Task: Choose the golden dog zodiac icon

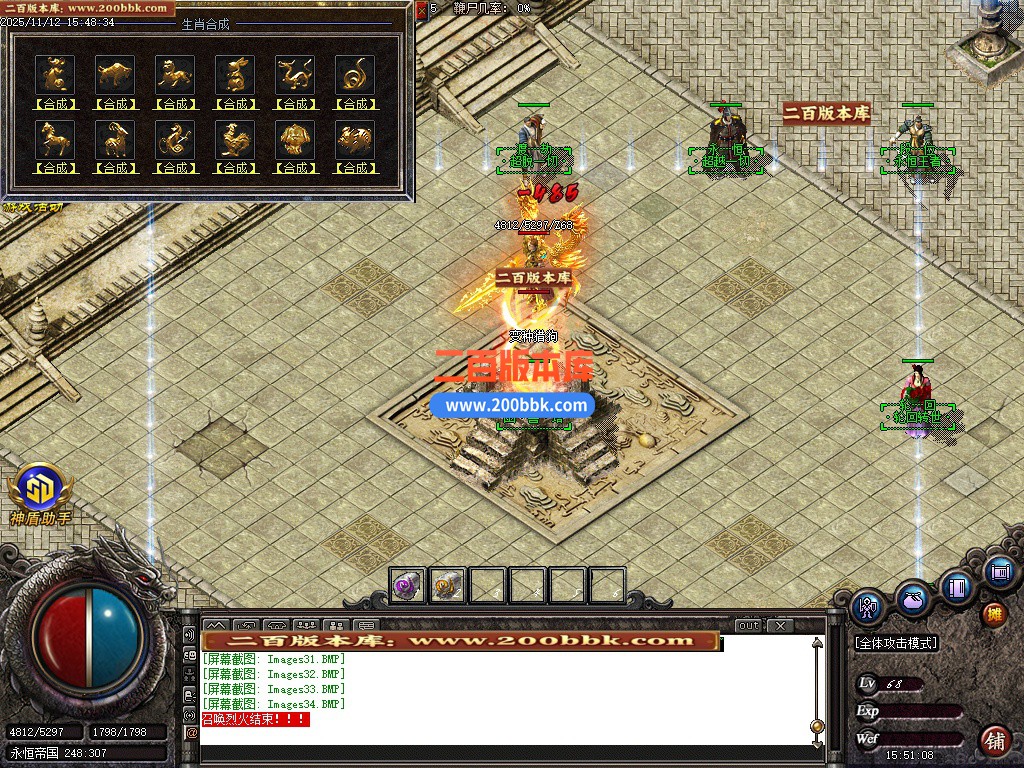Action: click(x=295, y=138)
